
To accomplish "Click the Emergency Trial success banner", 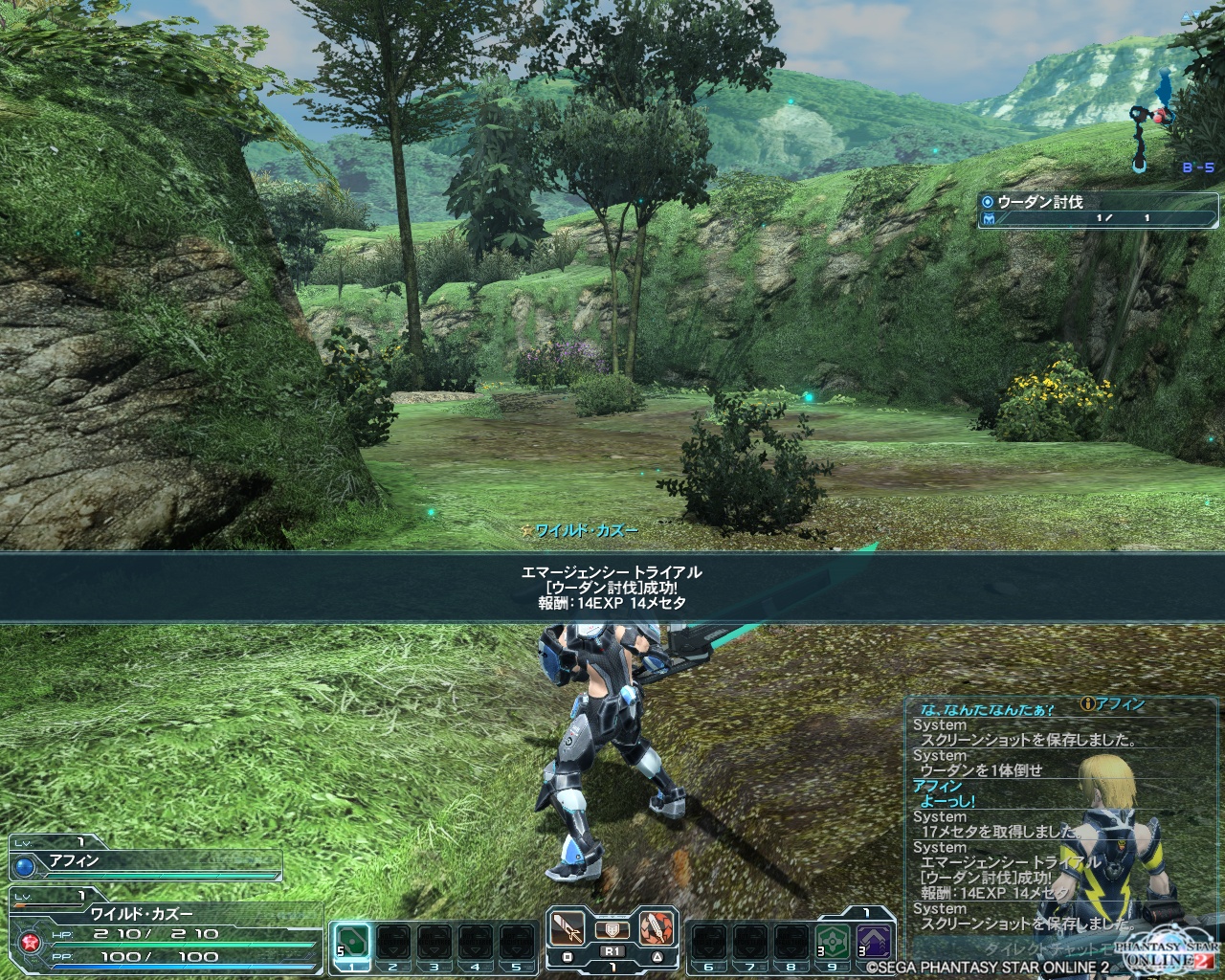I will pos(612,587).
